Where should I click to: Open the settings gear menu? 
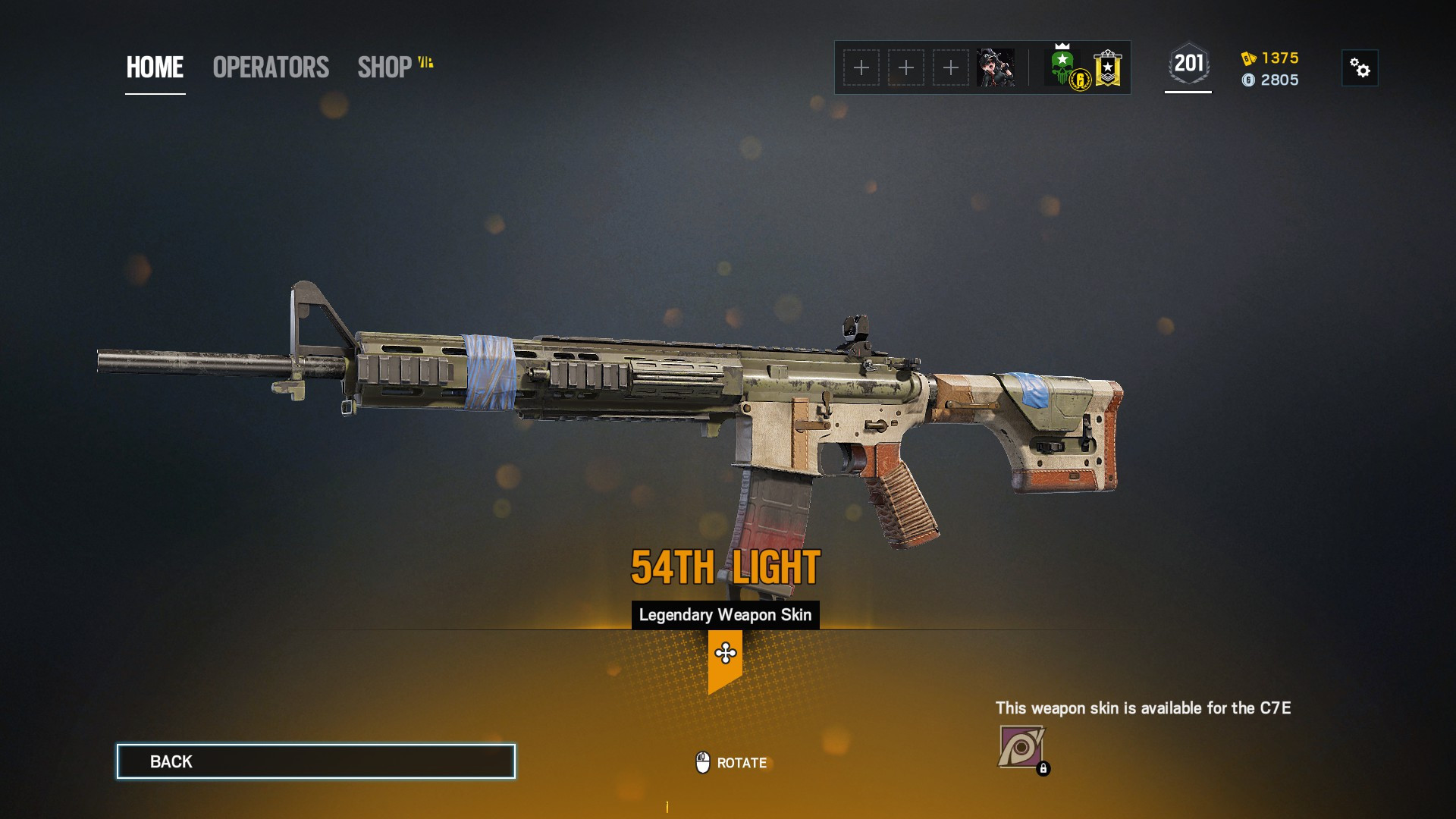tap(1360, 68)
